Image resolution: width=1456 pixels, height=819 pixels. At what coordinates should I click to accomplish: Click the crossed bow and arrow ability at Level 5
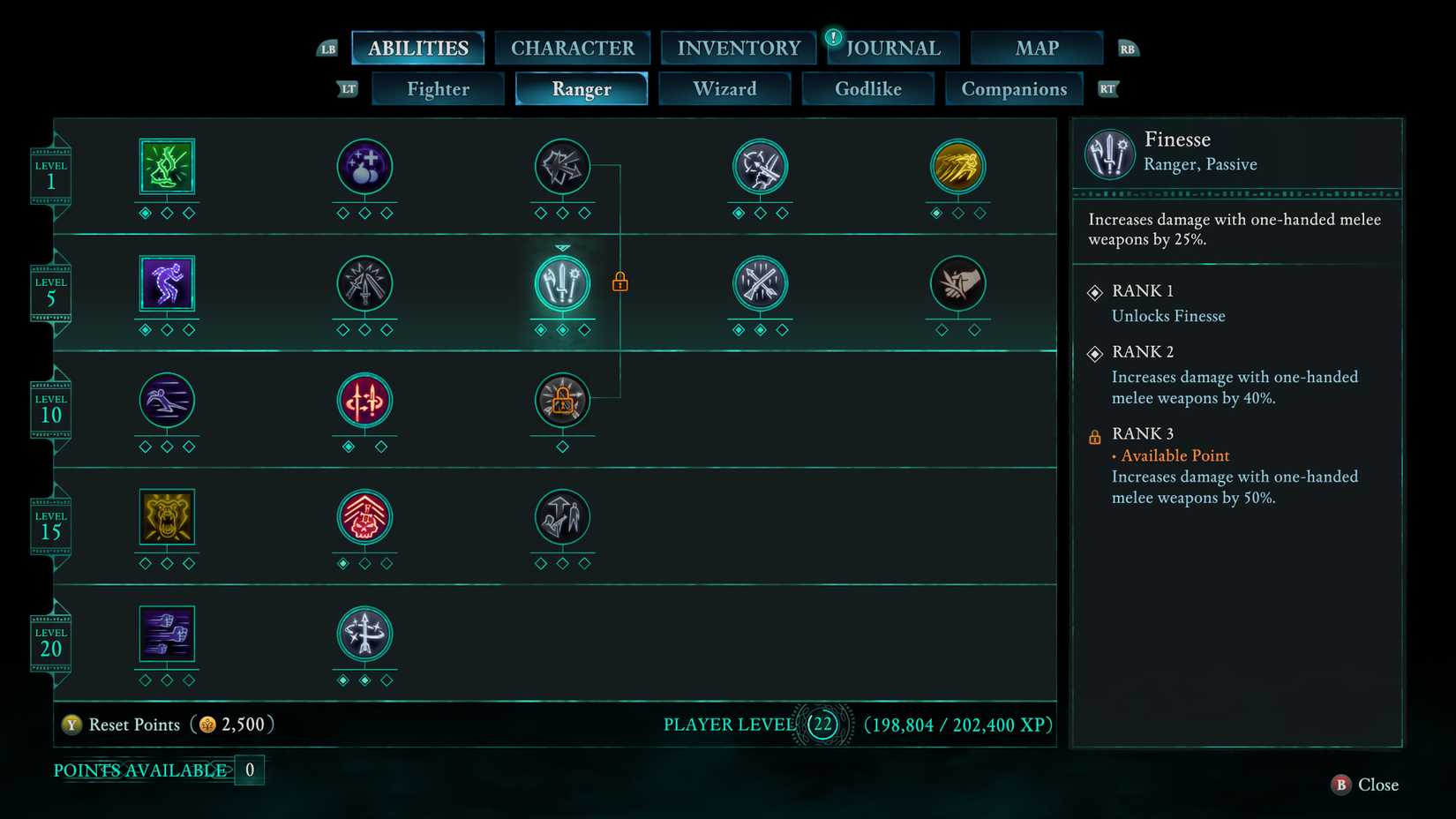760,282
